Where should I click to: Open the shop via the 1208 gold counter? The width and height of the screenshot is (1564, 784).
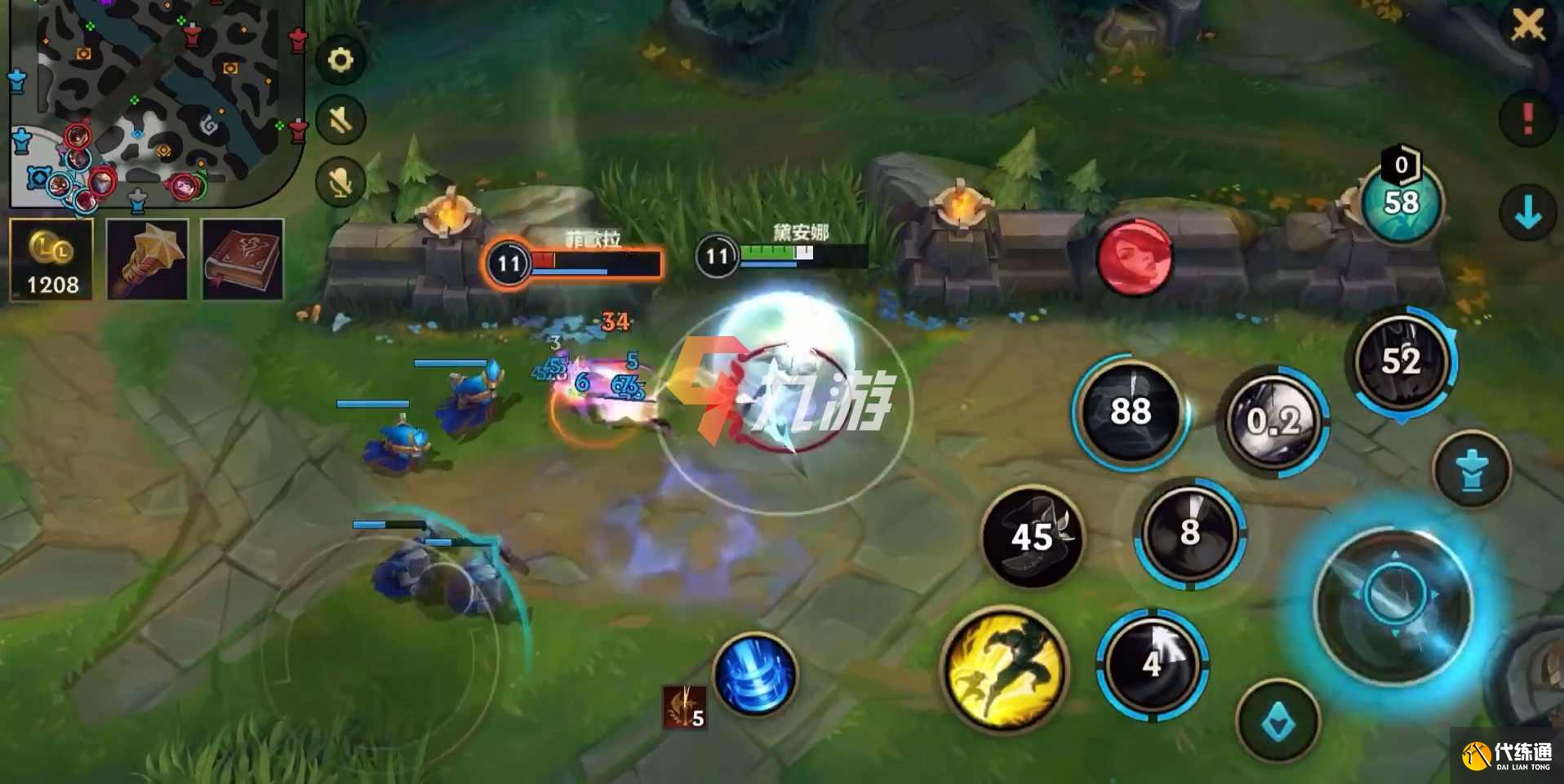tap(51, 261)
